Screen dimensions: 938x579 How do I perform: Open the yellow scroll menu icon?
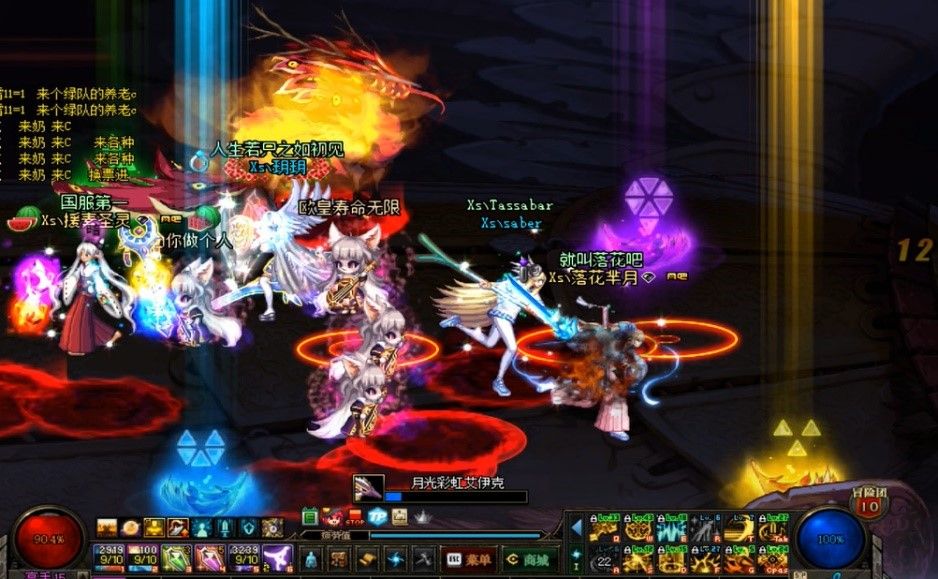click(x=368, y=559)
